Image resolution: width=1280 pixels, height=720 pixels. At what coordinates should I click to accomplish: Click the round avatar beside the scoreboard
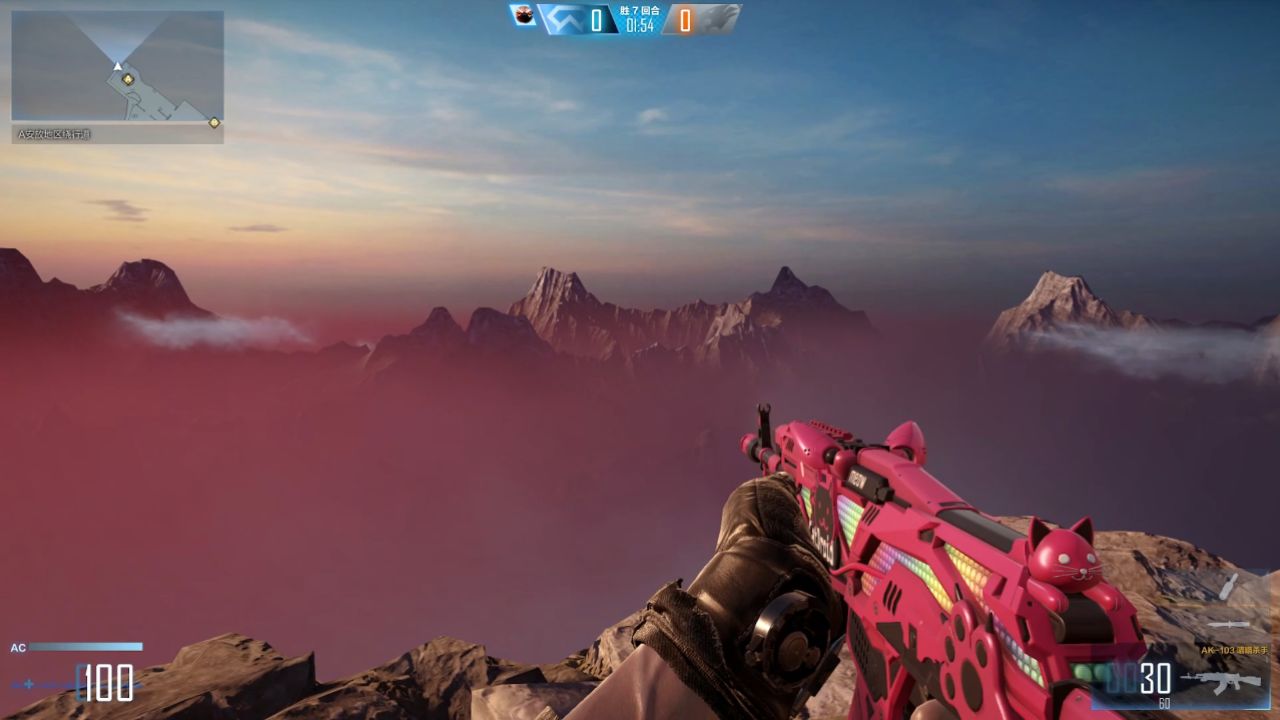pos(523,15)
